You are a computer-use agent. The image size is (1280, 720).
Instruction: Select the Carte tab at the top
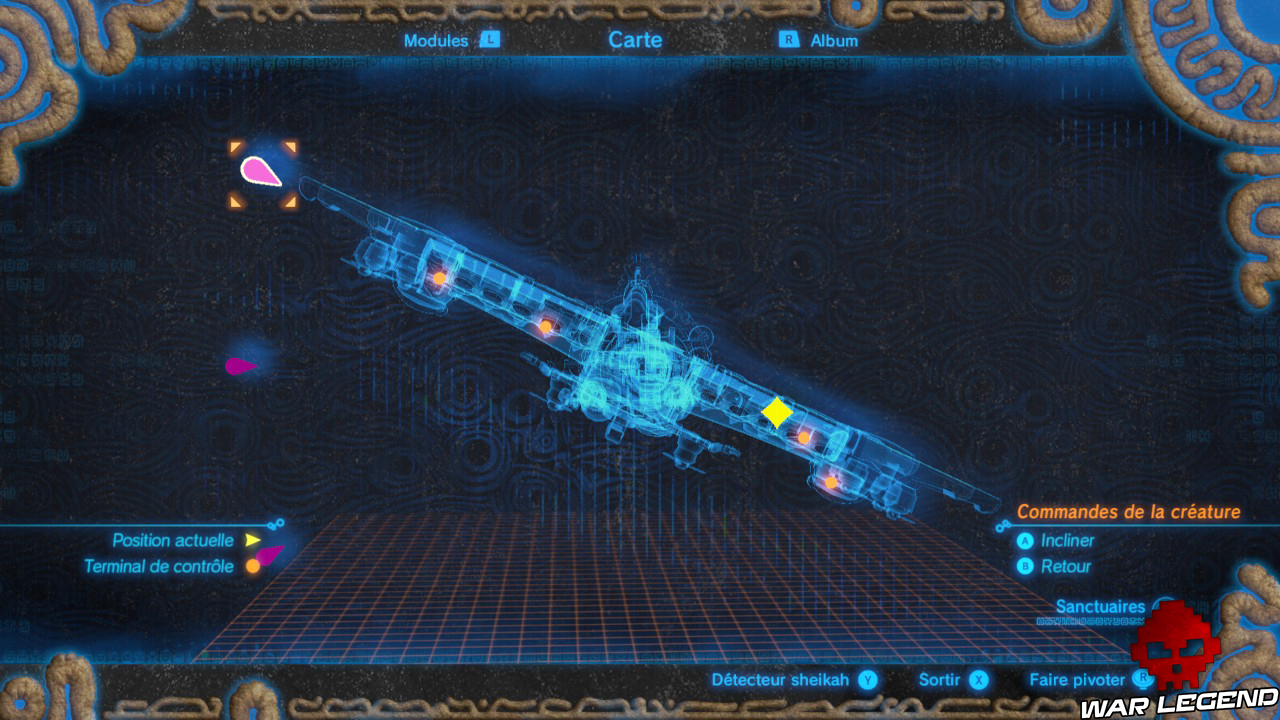[x=637, y=41]
